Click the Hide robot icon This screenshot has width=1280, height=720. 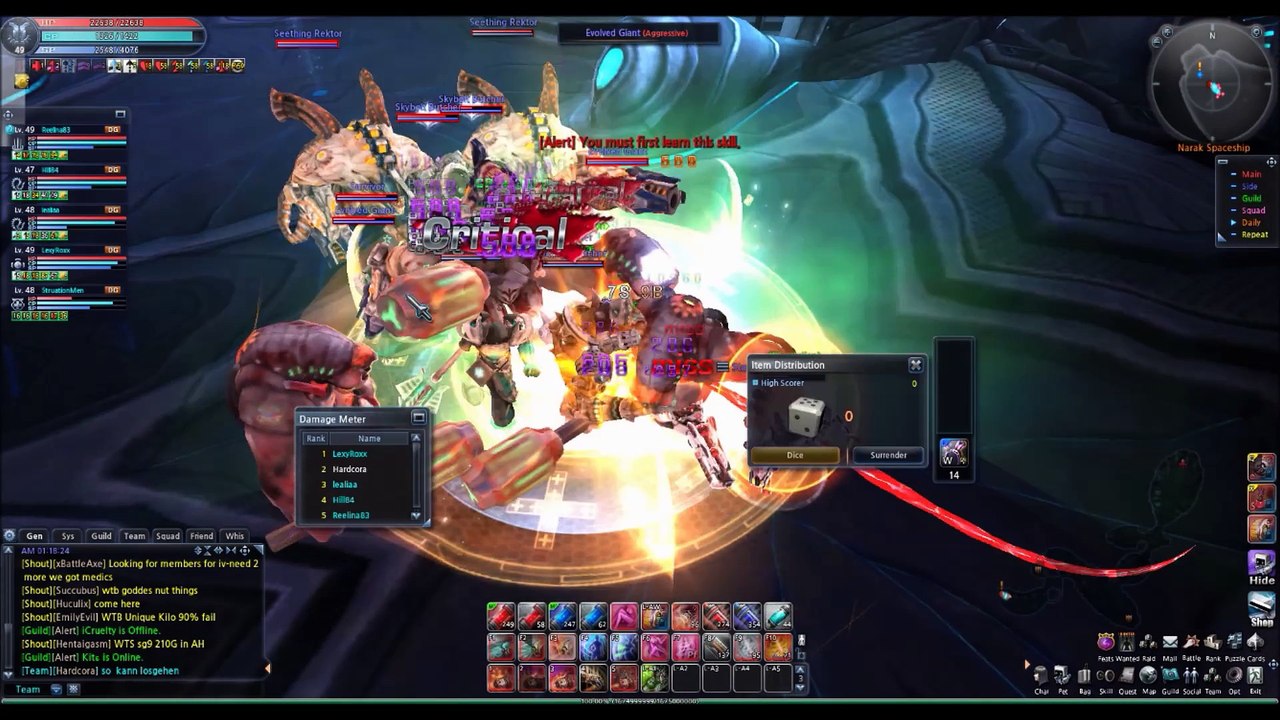click(1261, 566)
